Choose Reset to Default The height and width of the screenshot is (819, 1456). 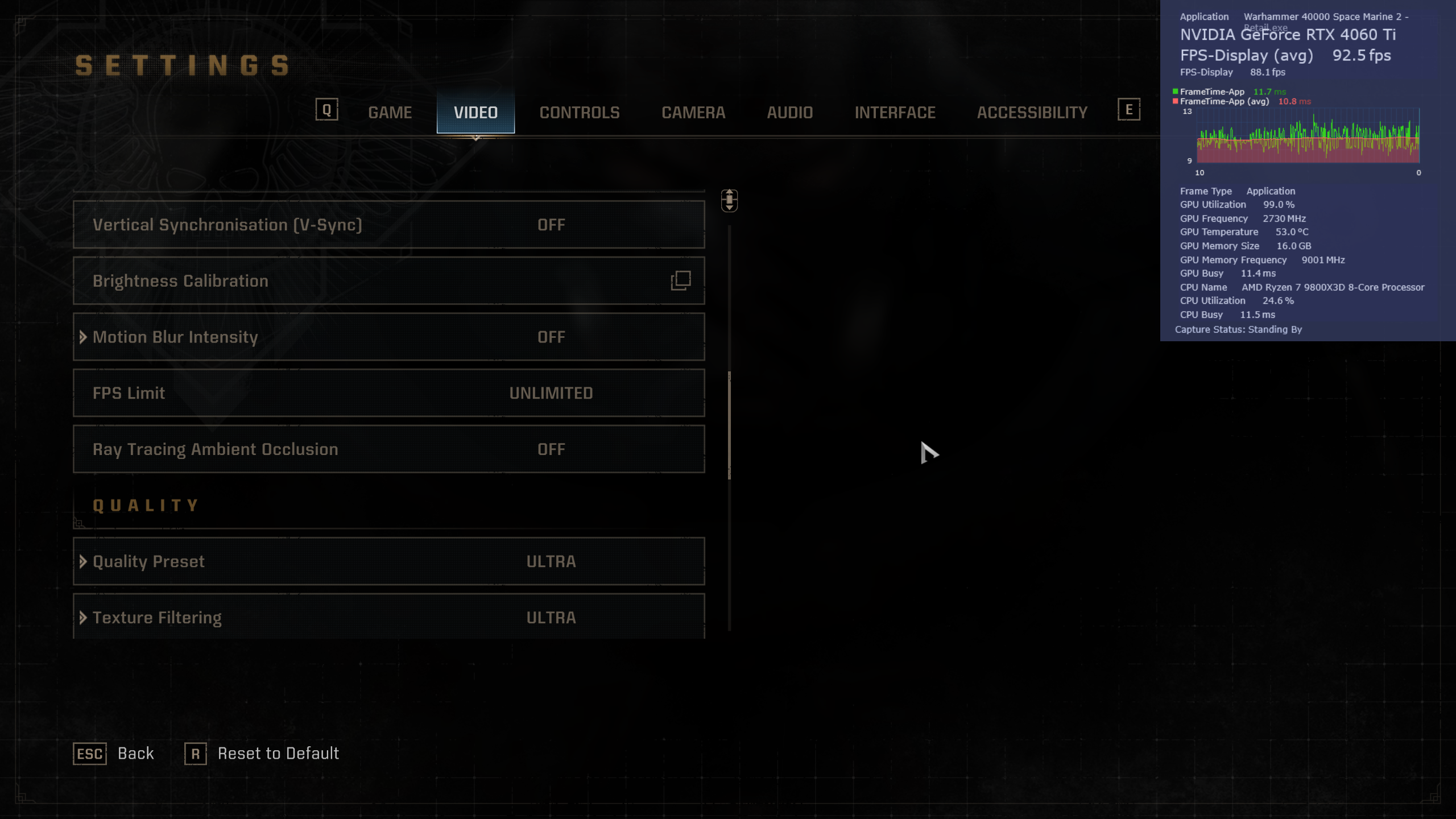(x=262, y=754)
